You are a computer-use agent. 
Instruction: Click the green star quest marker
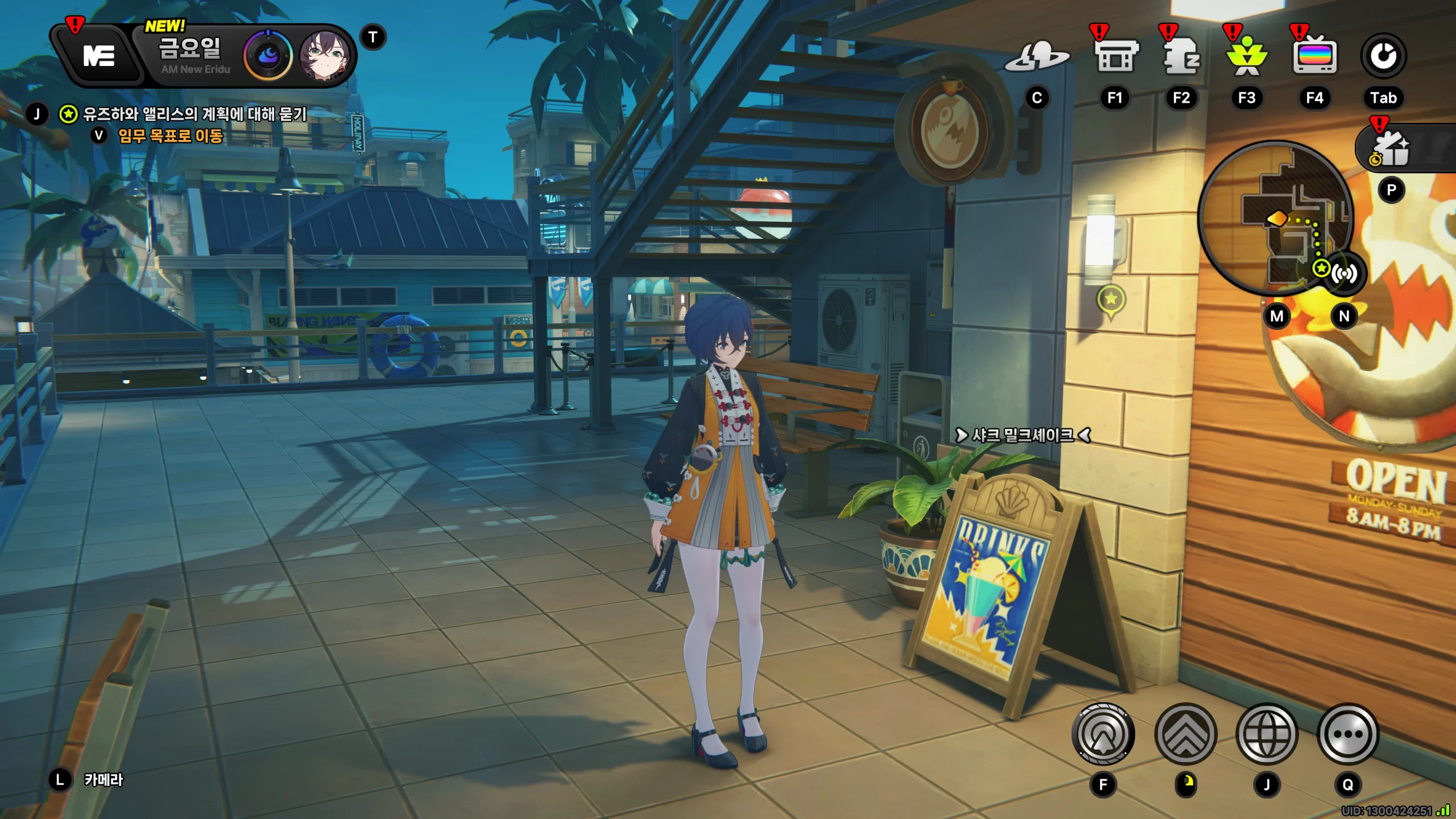point(1111,300)
